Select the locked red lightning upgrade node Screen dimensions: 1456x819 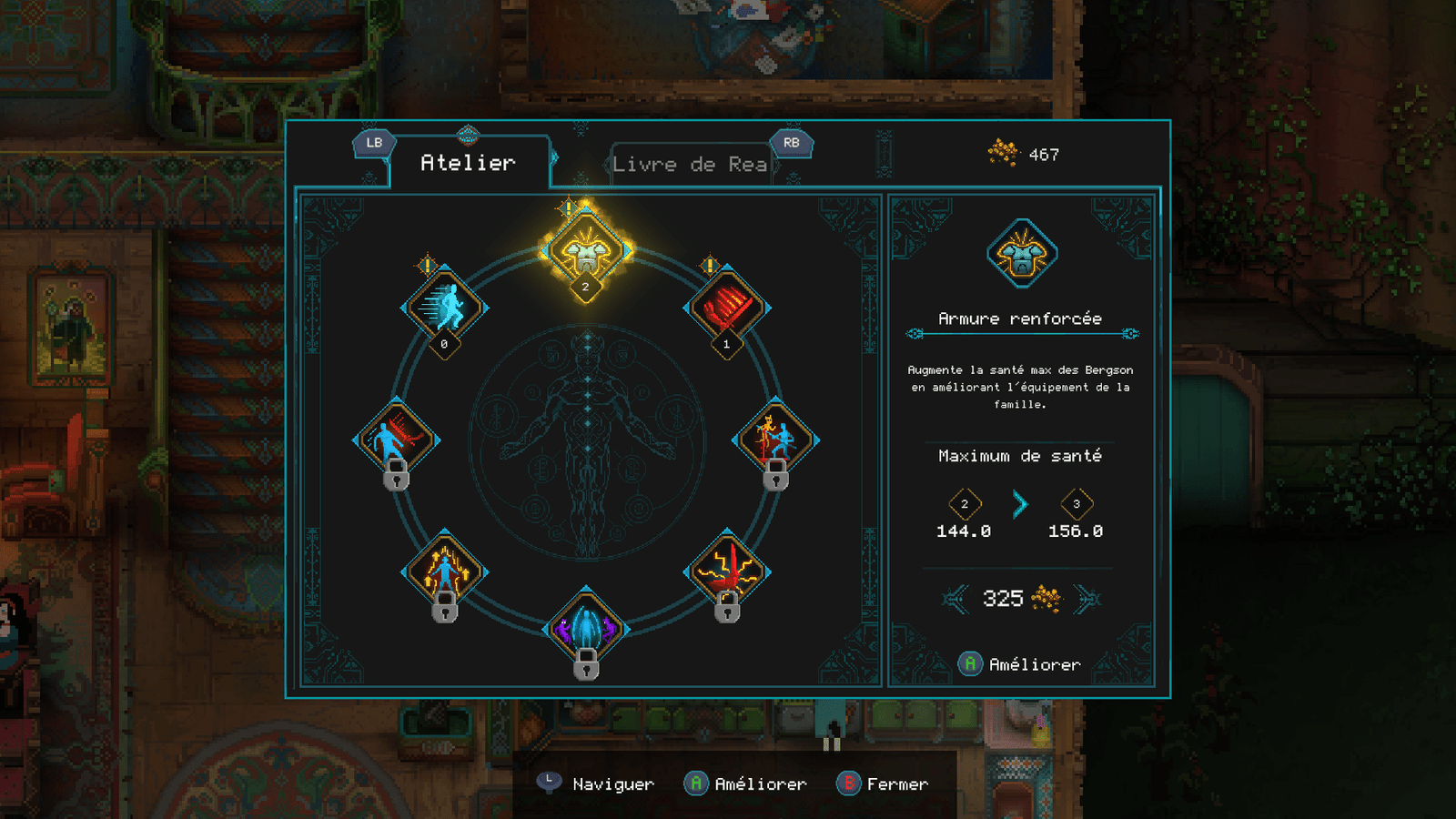click(726, 571)
